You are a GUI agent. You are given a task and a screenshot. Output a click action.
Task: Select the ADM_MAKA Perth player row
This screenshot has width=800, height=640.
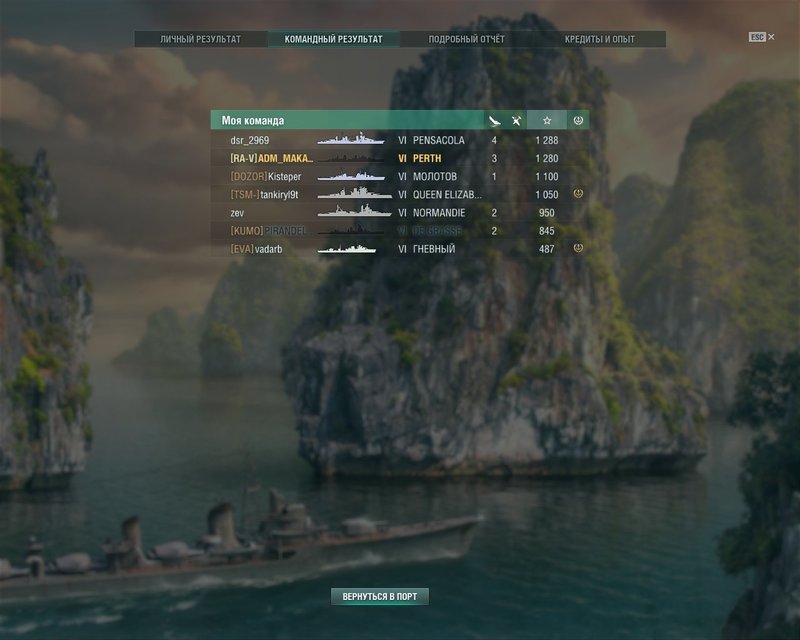click(400, 159)
